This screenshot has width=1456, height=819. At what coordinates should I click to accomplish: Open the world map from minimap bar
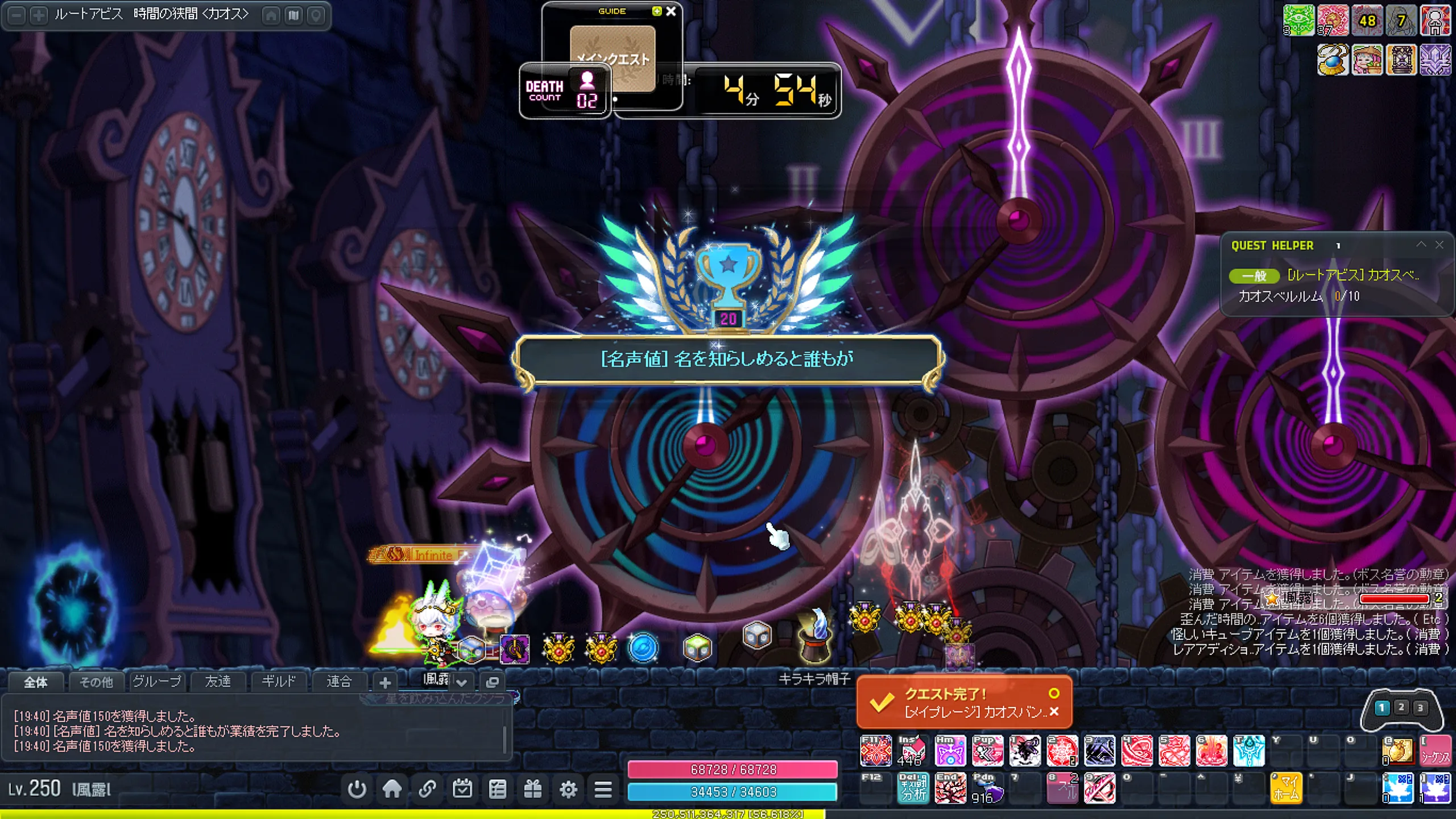[293, 15]
